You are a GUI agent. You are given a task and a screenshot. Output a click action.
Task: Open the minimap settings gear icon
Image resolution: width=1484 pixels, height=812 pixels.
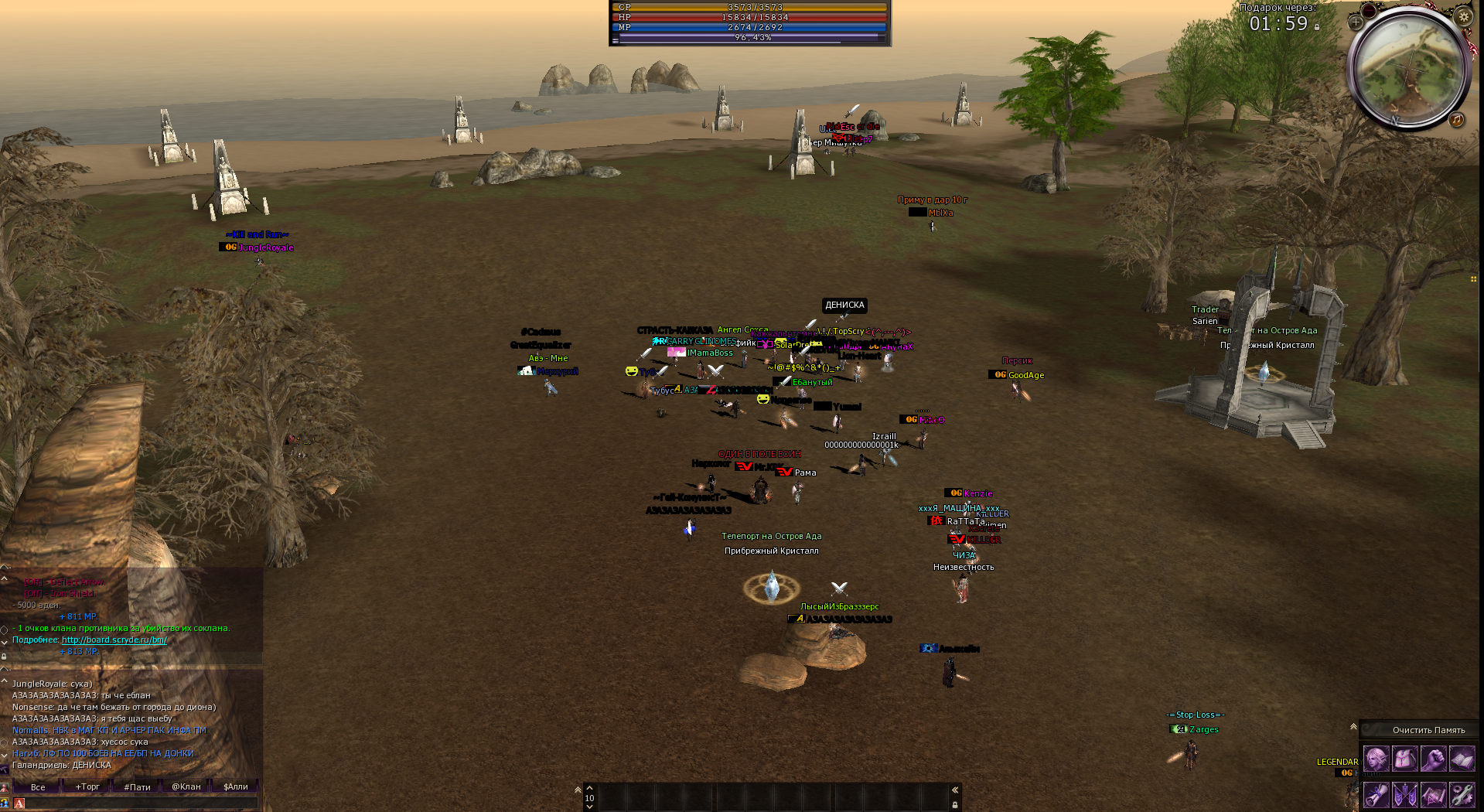coord(1464,17)
